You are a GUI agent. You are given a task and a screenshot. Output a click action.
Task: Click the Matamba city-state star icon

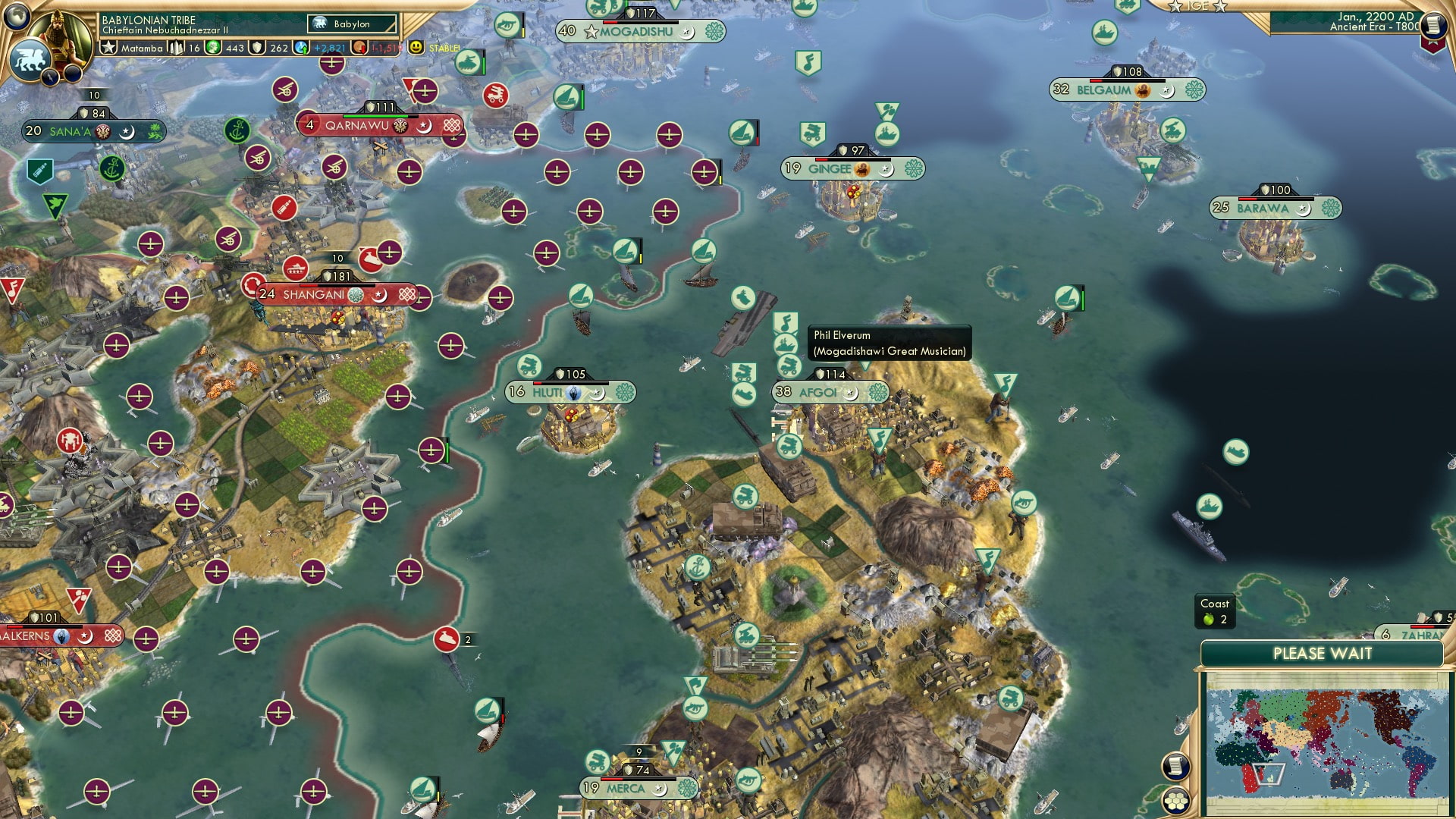107,47
